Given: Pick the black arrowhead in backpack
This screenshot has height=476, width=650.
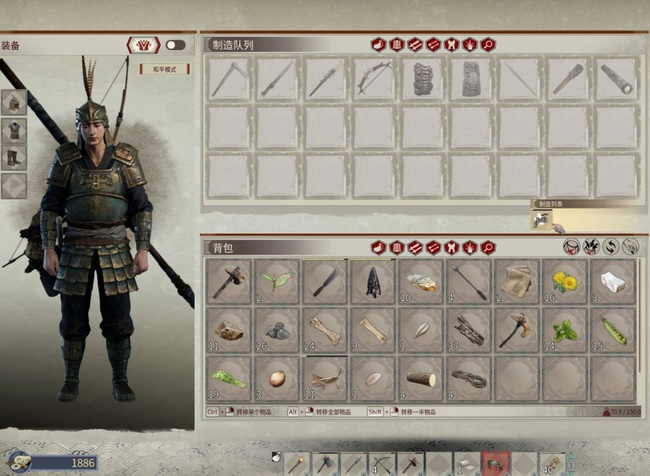Looking at the screenshot, I should coord(373,281).
